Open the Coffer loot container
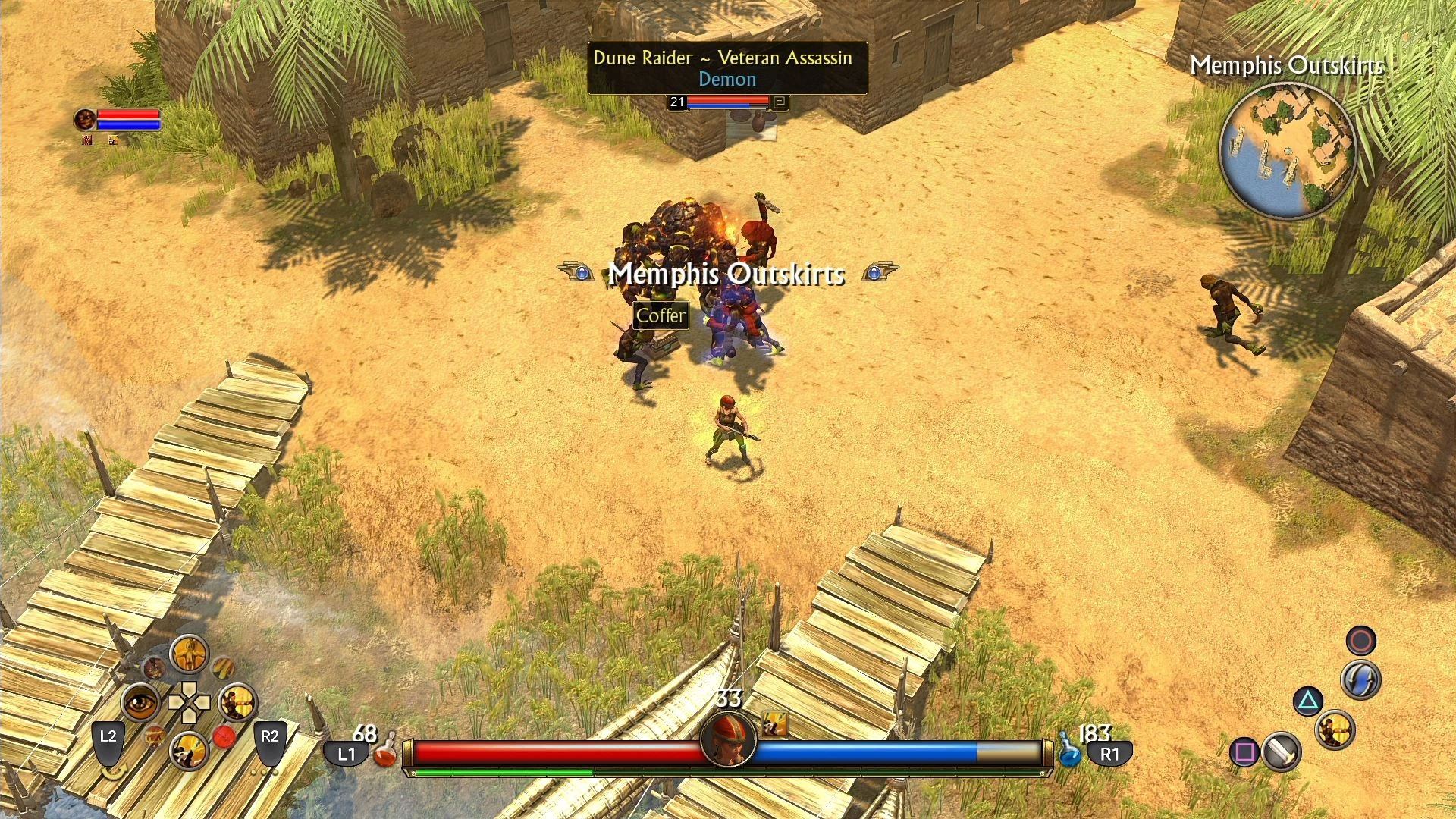Screen dimensions: 1456x819 [x=661, y=316]
